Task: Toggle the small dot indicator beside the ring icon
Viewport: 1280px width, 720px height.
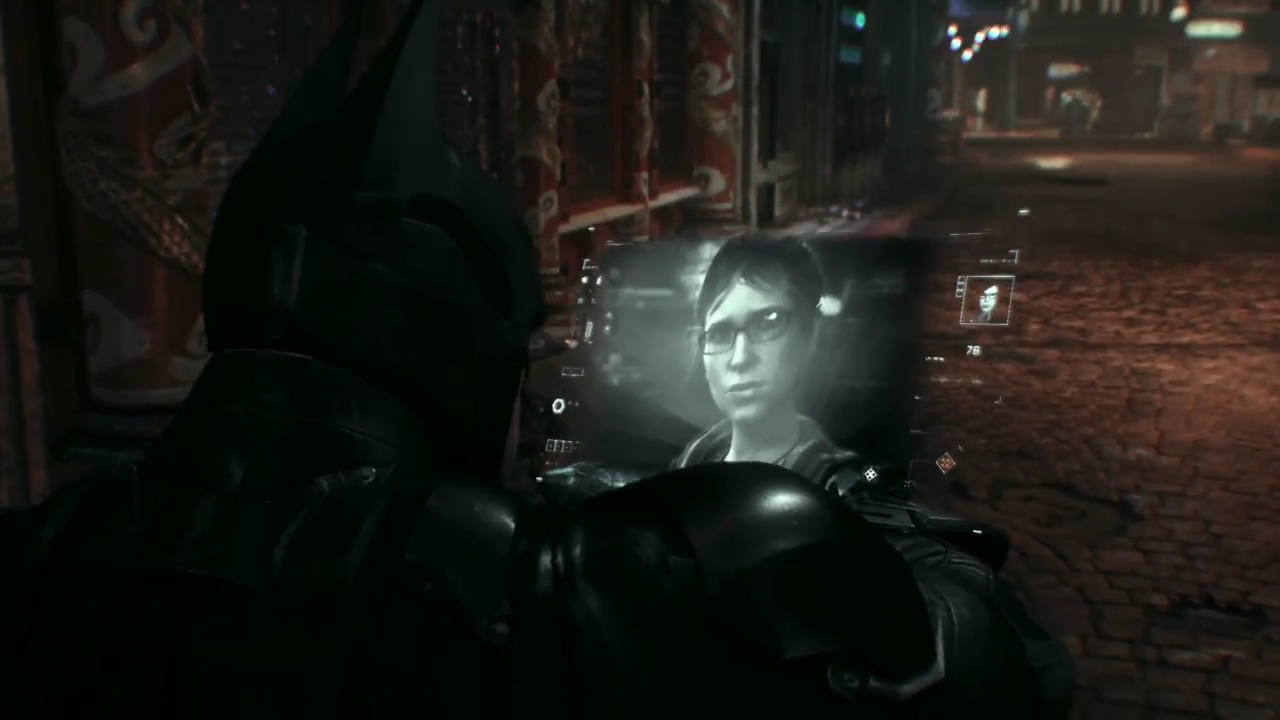Action: coord(572,404)
